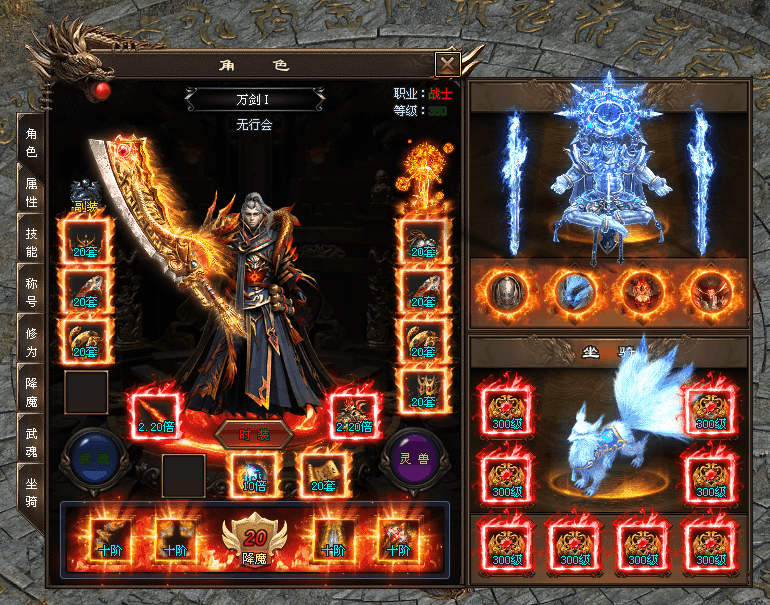Screen dimensions: 770x605
Task: Click the 时装 fashion button
Action: click(x=252, y=436)
